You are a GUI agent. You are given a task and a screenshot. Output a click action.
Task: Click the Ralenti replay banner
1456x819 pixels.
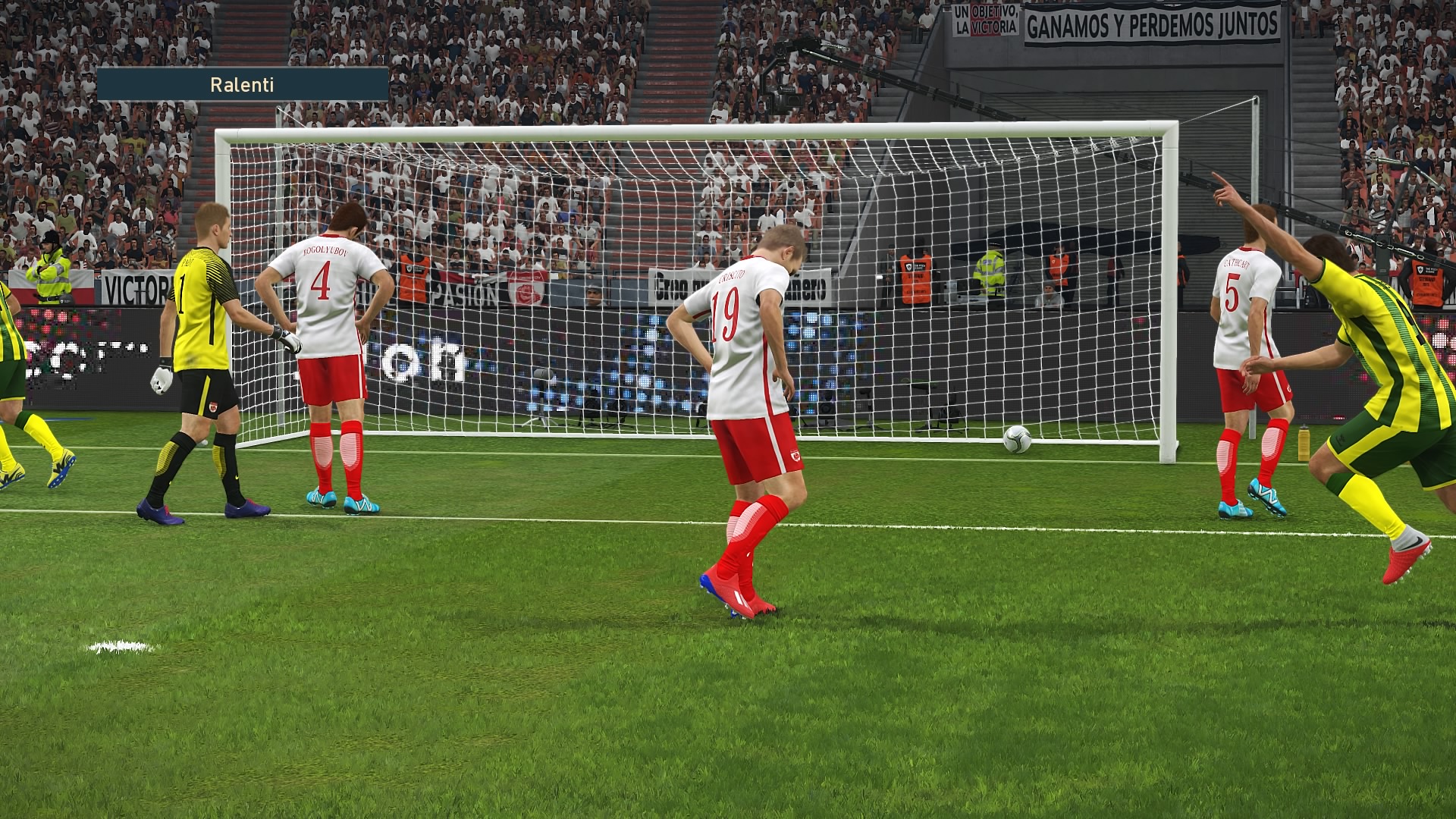coord(243,84)
